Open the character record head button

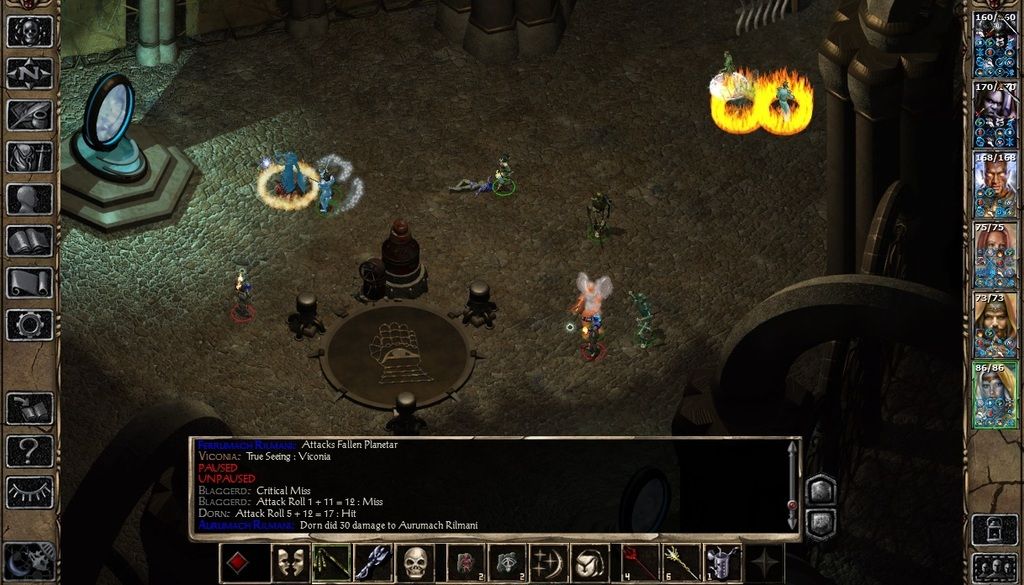pyautogui.click(x=29, y=199)
